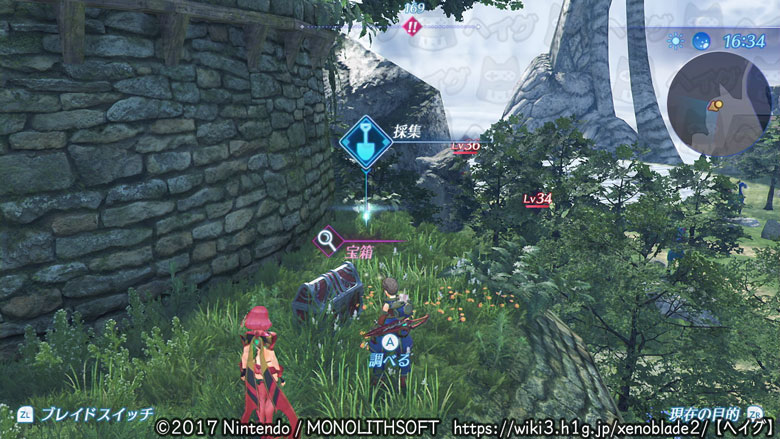Select the shovel collection point icon
Viewport: 780px width, 439px height.
[365, 142]
